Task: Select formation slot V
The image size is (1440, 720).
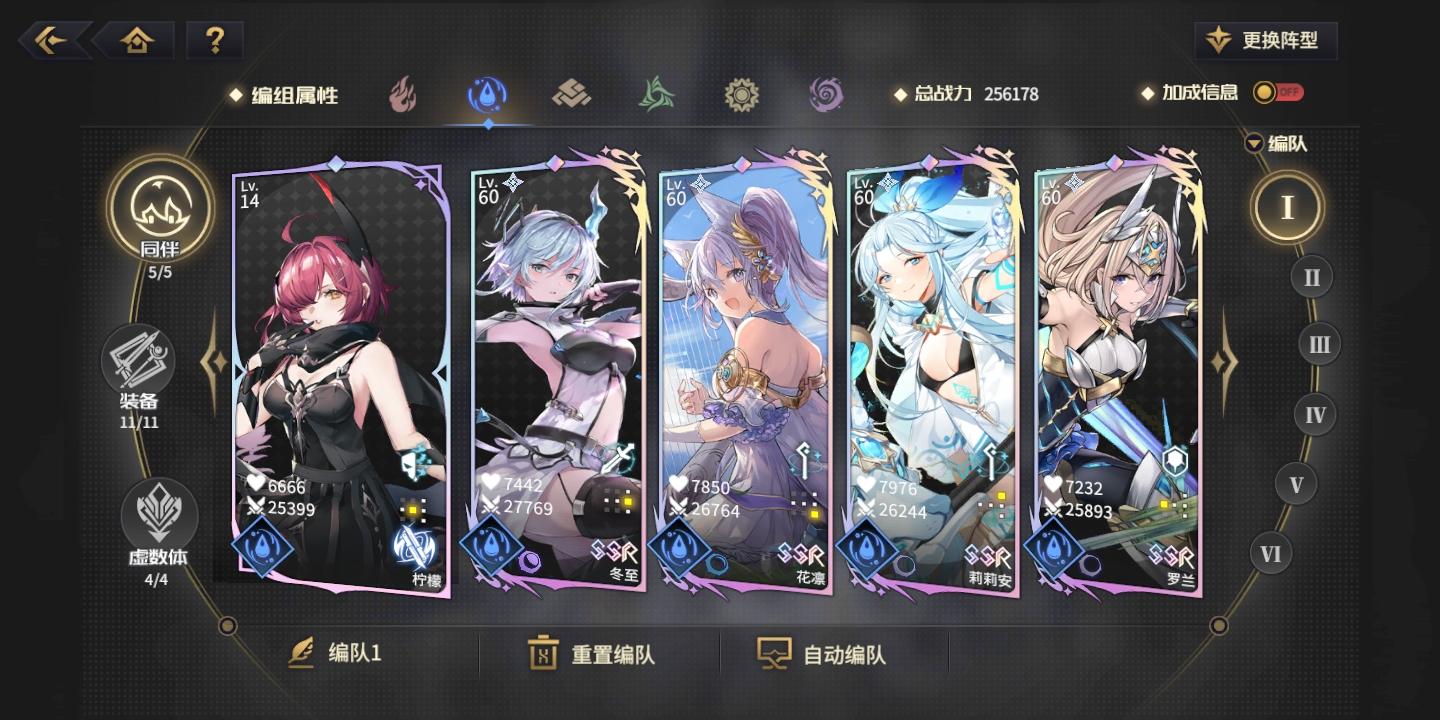Action: [x=1297, y=484]
